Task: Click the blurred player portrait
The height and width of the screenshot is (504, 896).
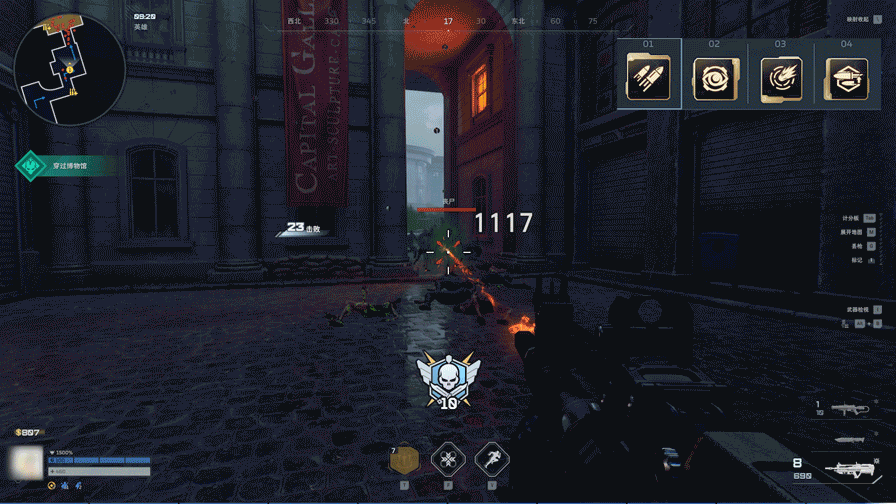Action: click(24, 462)
